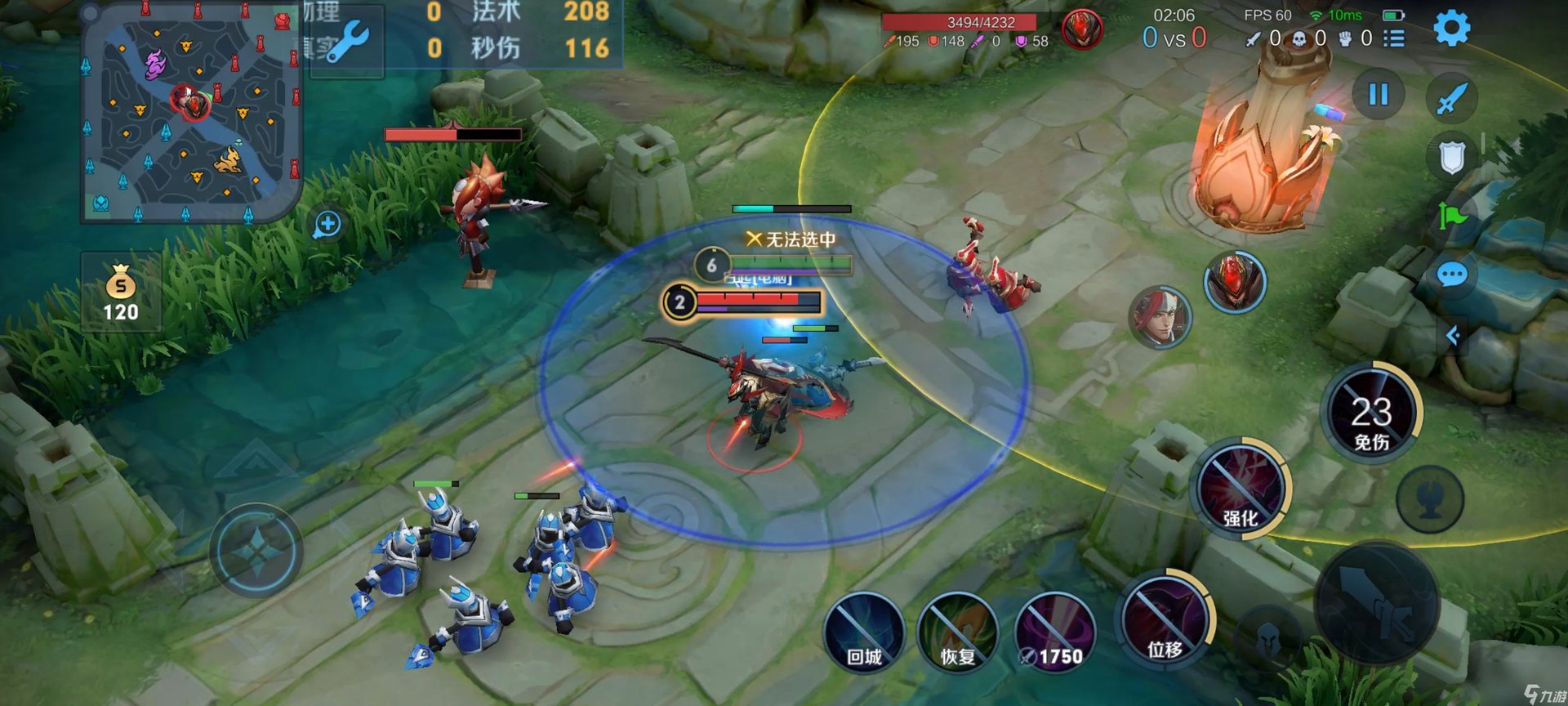This screenshot has width=1568, height=706.
Task: Trigger the 免伤 damage-immunity ability
Action: pyautogui.click(x=1371, y=413)
